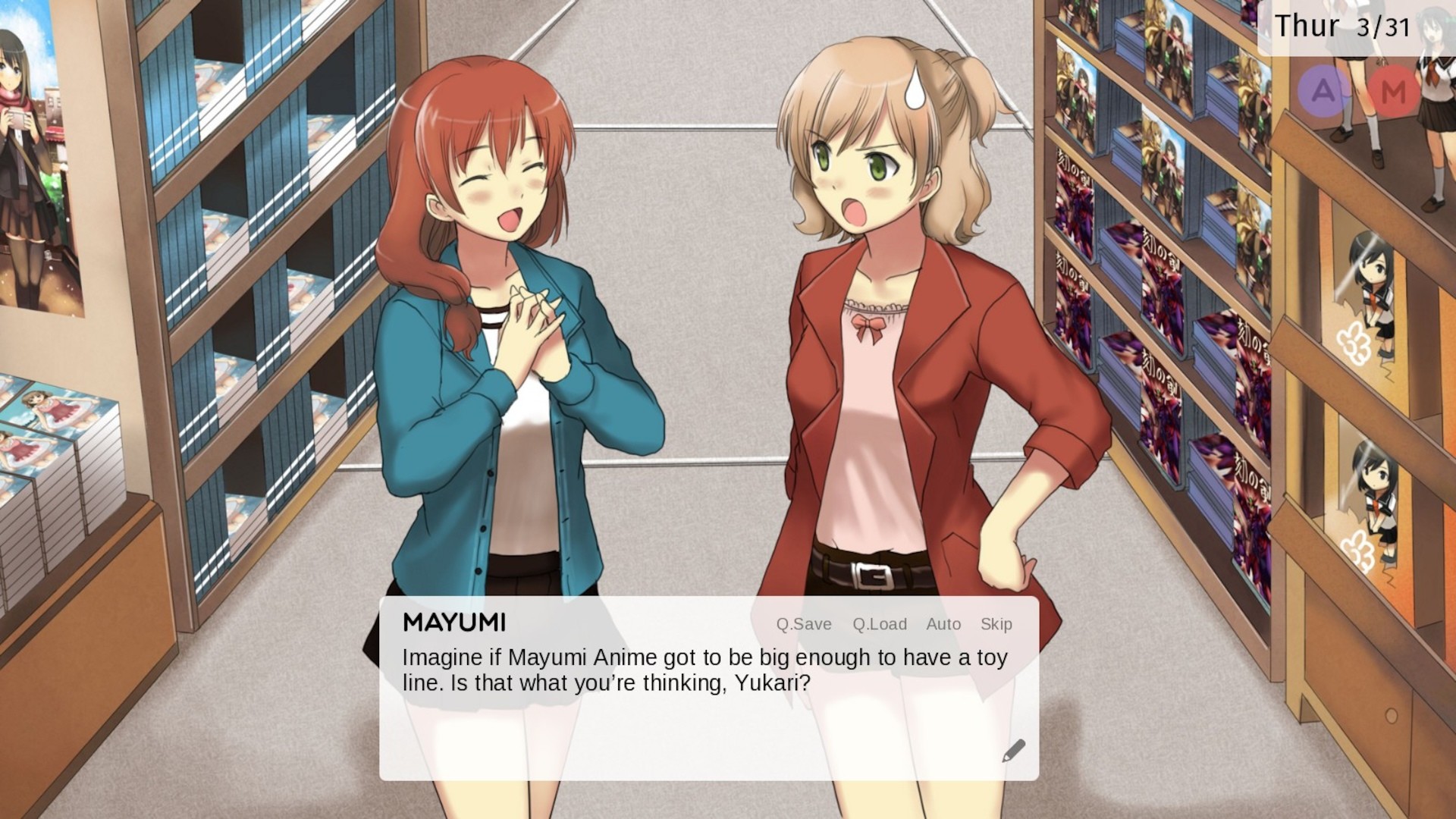Viewport: 1456px width, 819px height.
Task: Toggle Skip mode on
Action: click(x=996, y=624)
